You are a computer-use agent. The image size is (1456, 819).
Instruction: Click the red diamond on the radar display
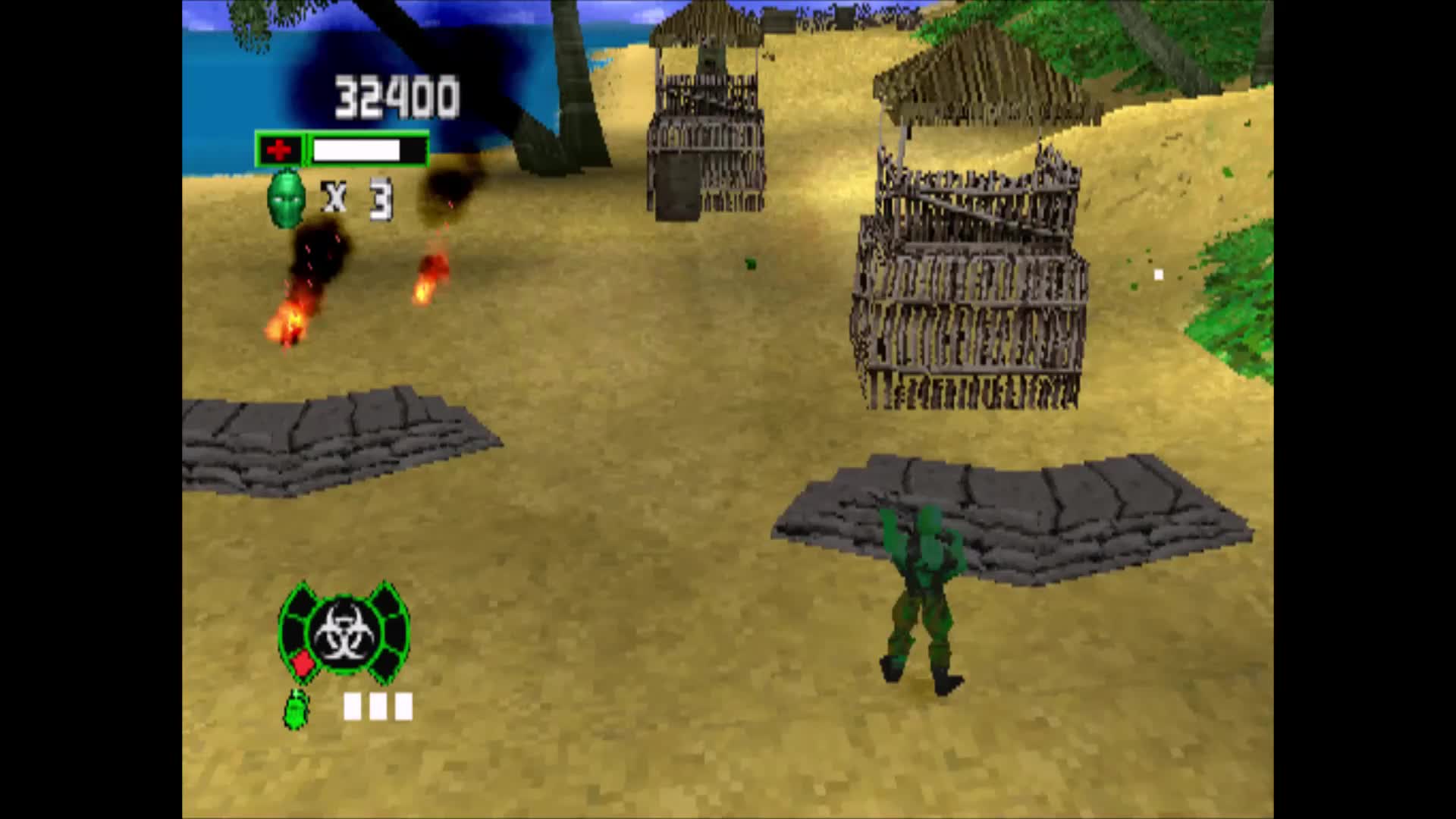tap(303, 664)
